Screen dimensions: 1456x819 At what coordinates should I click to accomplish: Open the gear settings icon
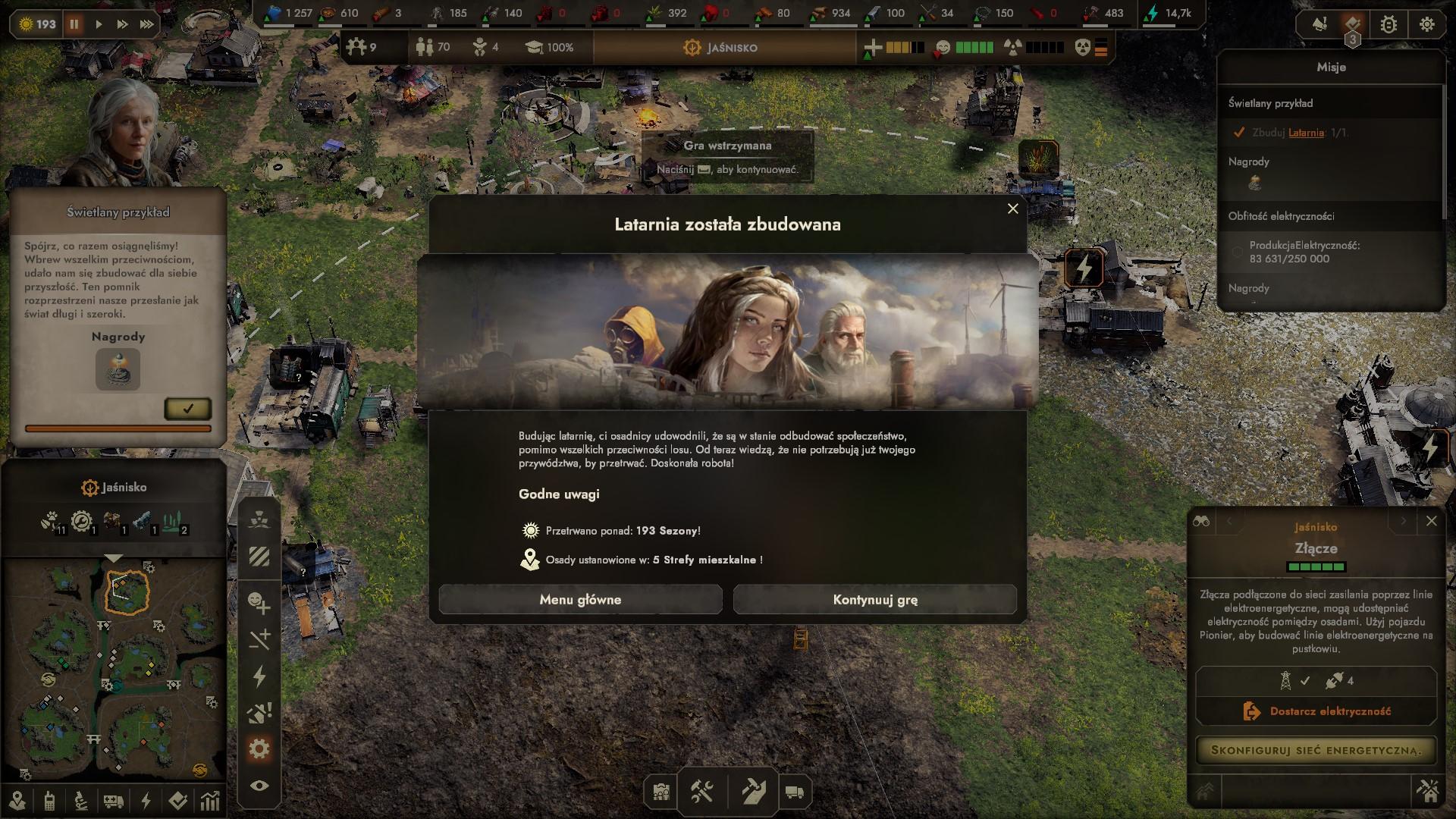click(1426, 24)
